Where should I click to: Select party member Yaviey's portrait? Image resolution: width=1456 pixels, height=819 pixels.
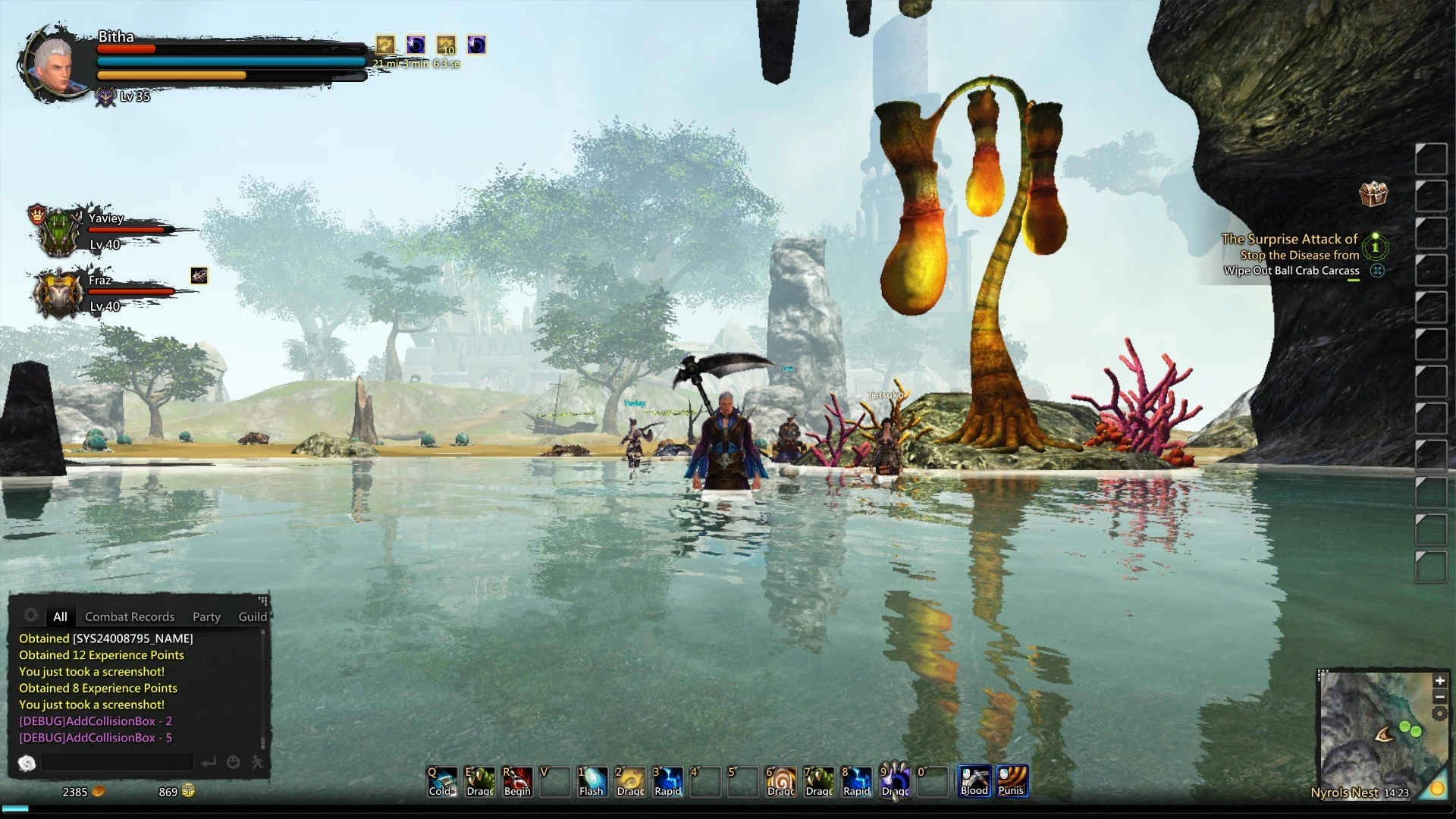pos(59,230)
